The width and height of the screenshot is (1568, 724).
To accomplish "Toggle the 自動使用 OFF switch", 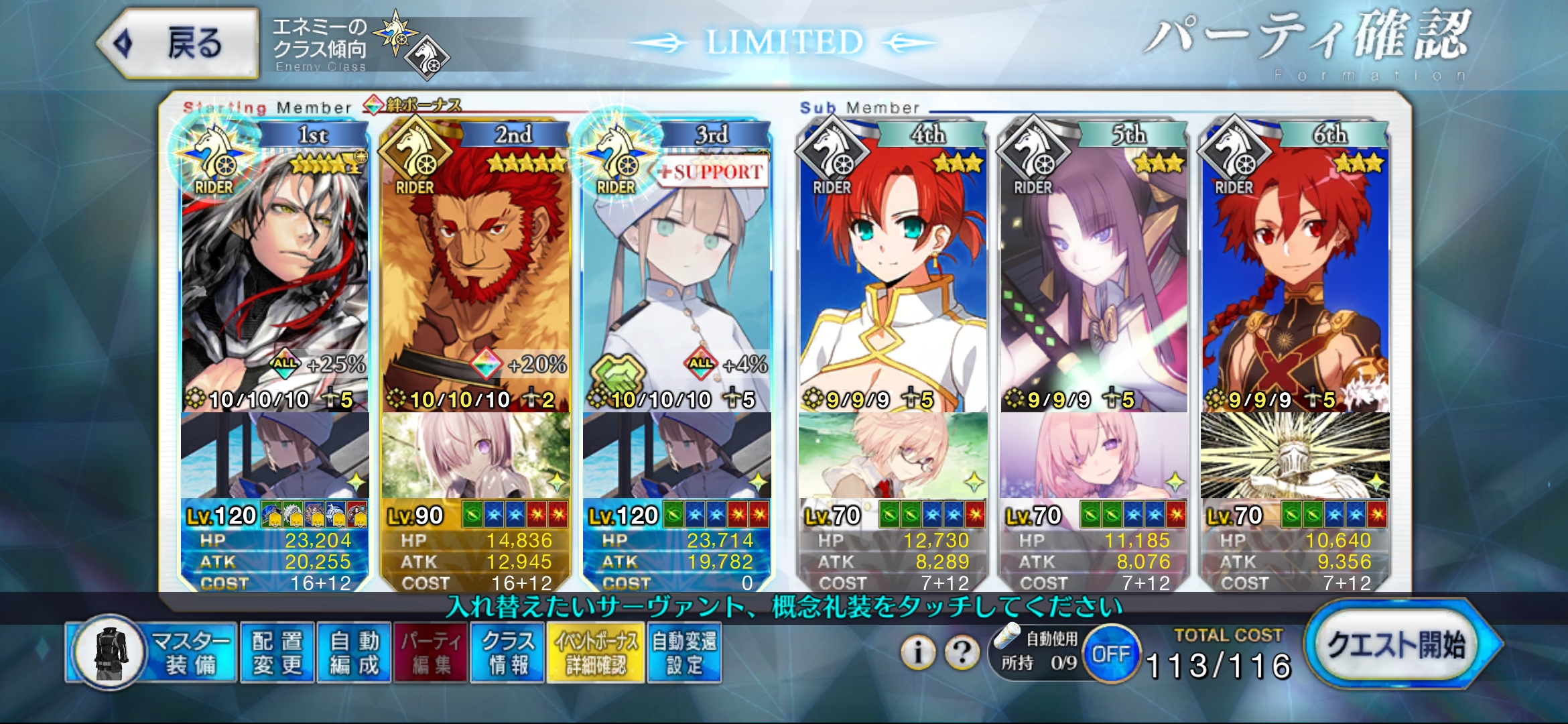I will [1110, 654].
